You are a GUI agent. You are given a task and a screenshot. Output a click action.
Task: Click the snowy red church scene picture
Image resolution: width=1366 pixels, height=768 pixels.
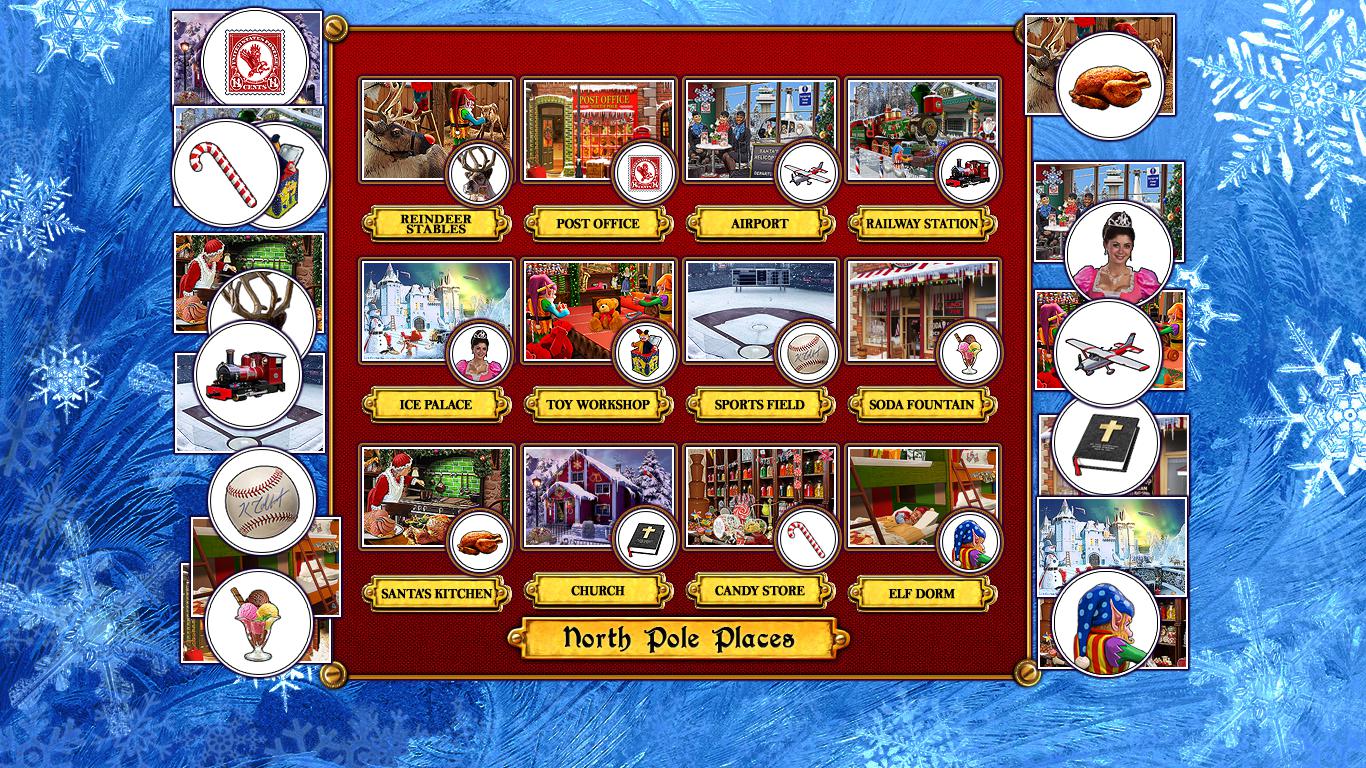pos(575,490)
